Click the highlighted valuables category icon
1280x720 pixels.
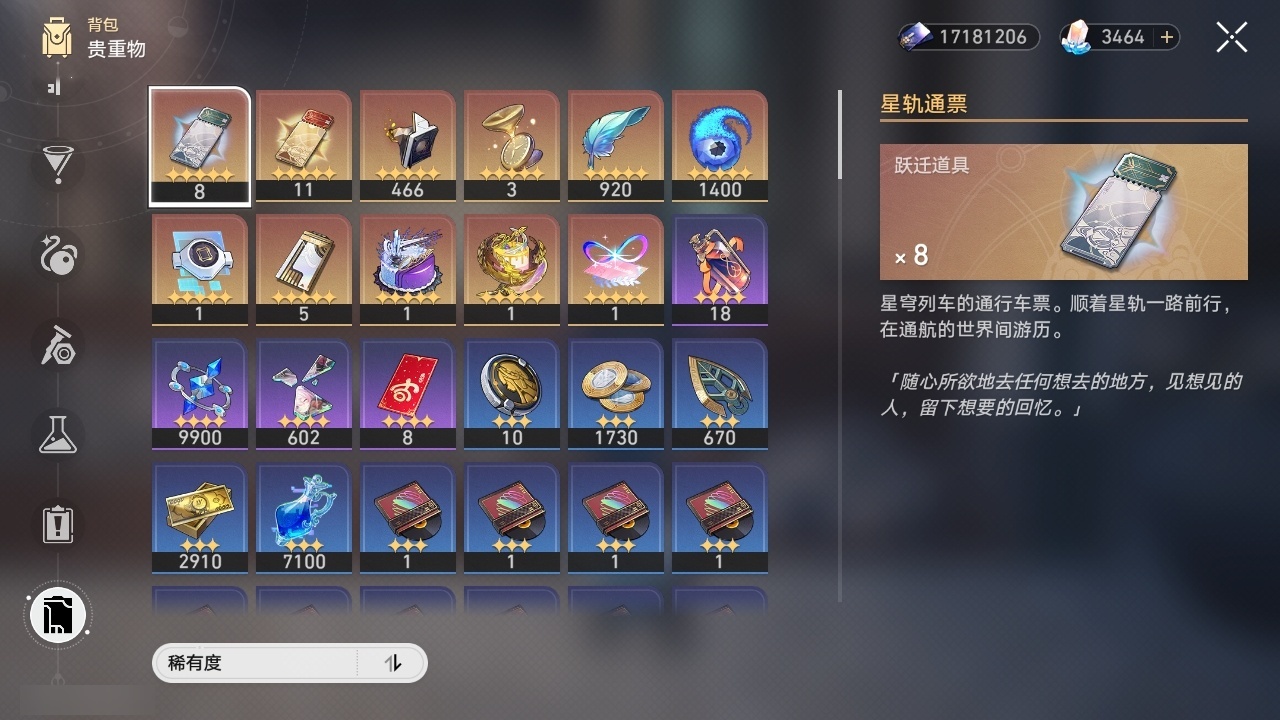coord(57,615)
